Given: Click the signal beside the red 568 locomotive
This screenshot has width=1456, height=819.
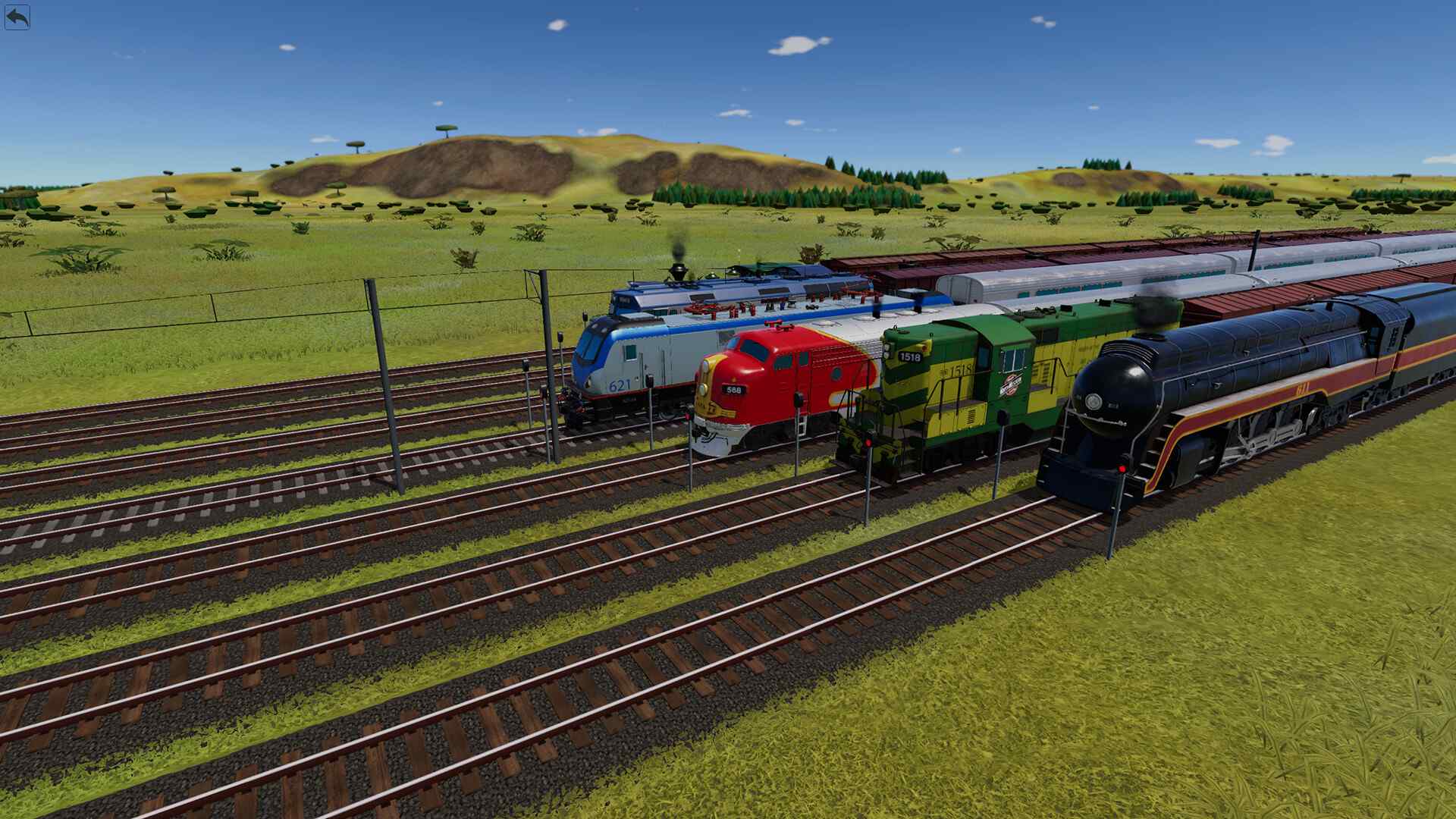Looking at the screenshot, I should [x=688, y=416].
